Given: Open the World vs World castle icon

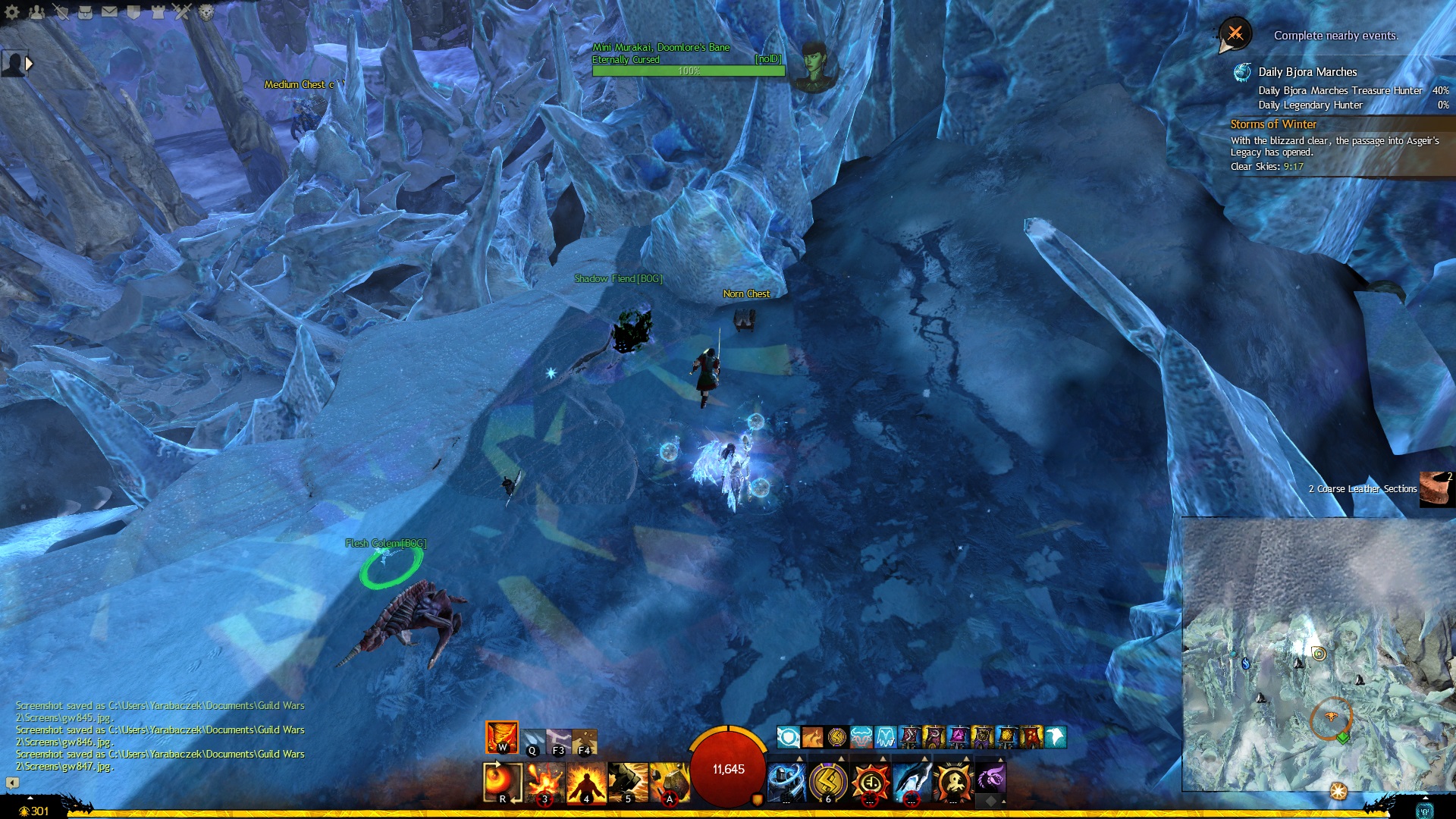Looking at the screenshot, I should coord(158,11).
